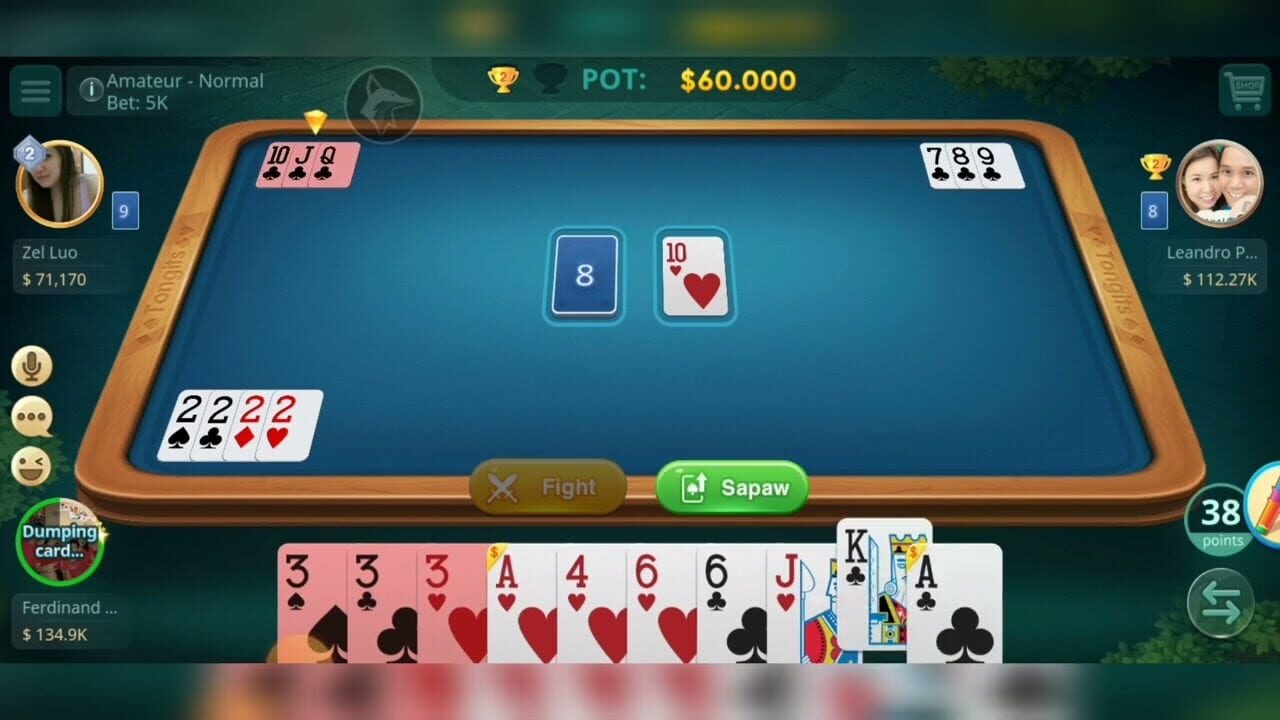Open the in-game Shop cart
This screenshot has height=720, width=1280.
click(x=1245, y=90)
